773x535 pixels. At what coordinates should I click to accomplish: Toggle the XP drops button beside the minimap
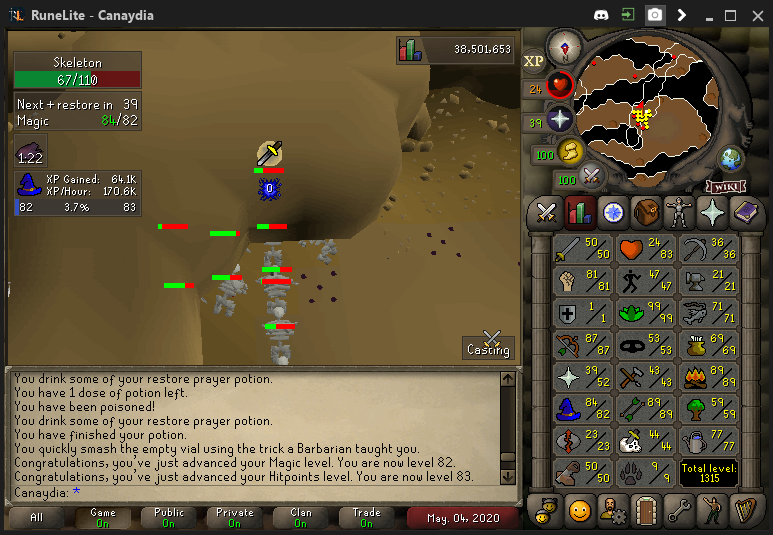(534, 61)
